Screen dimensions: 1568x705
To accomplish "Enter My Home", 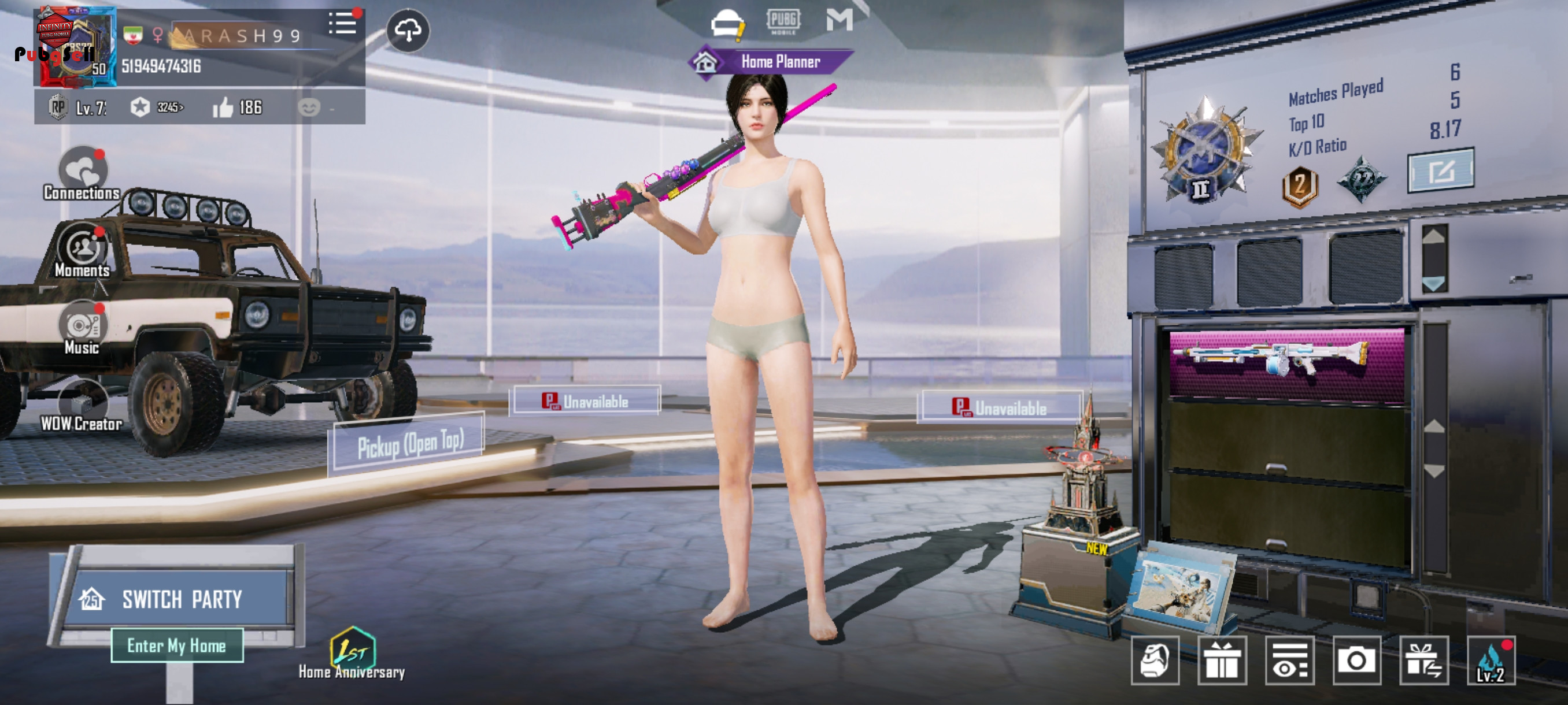I will point(177,645).
